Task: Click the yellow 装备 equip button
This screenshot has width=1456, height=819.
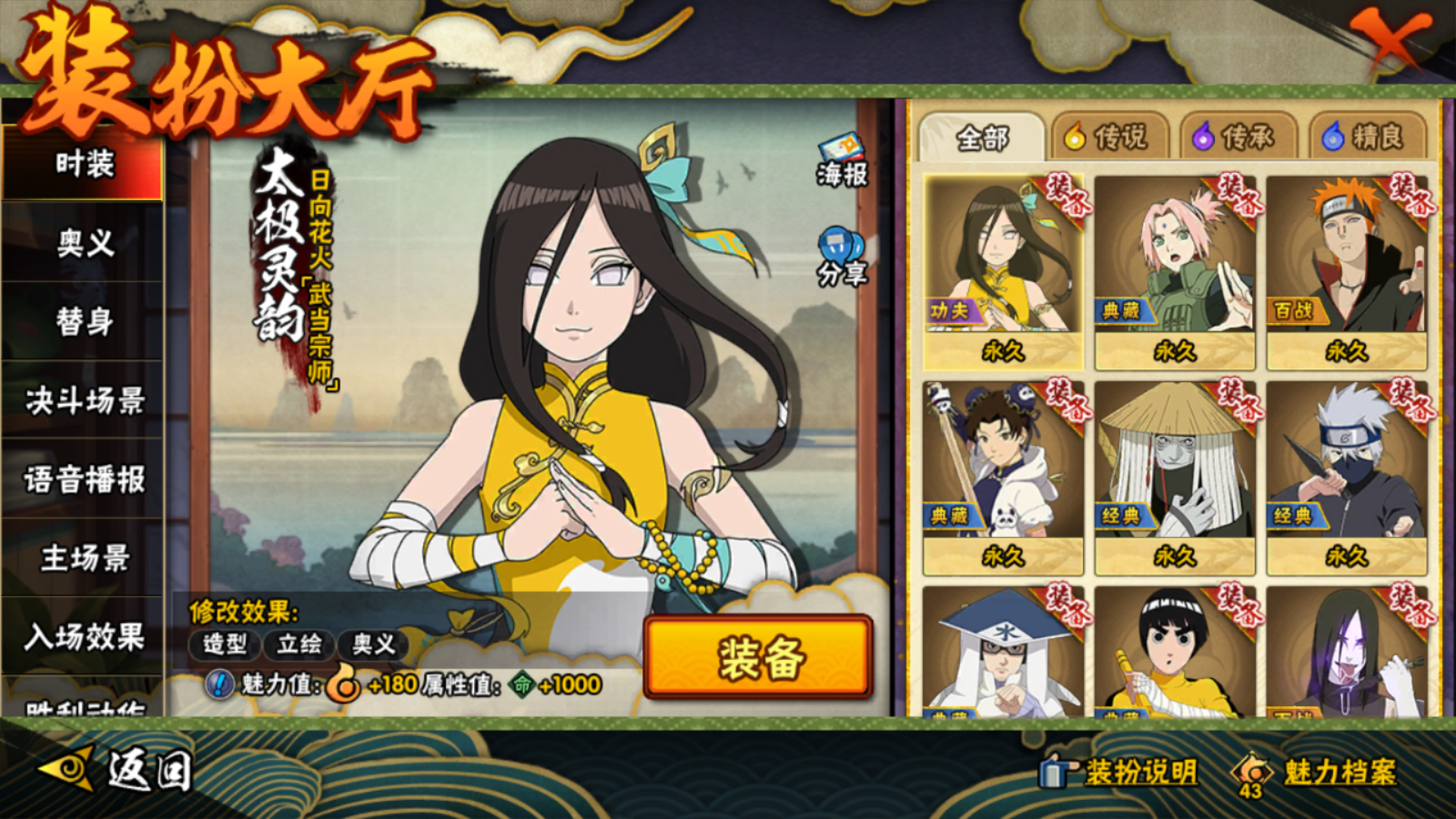Action: click(758, 657)
